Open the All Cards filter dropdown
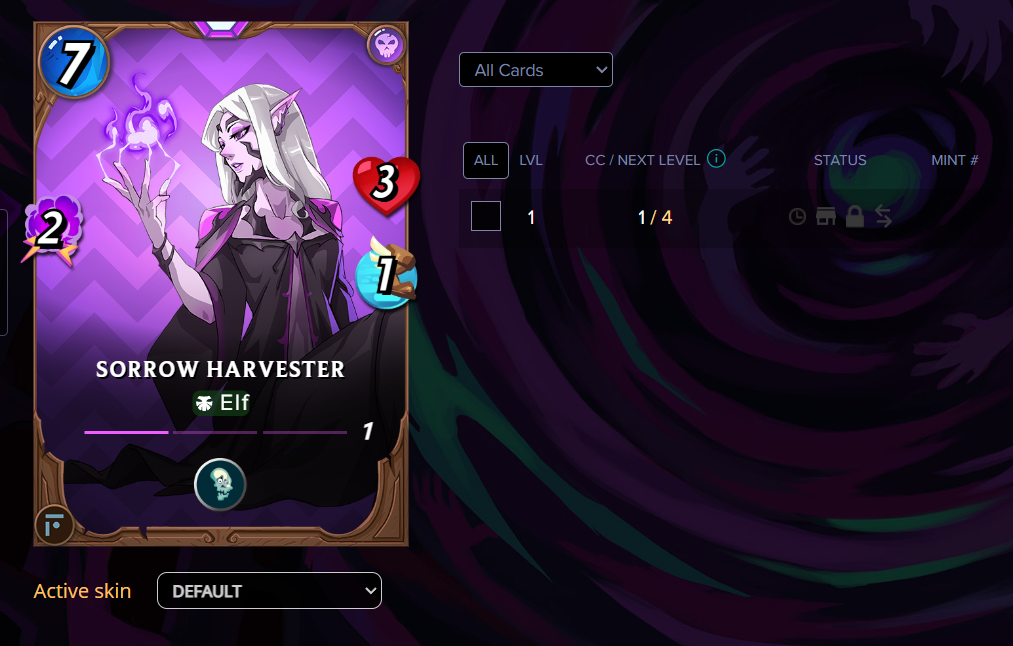The image size is (1013, 646). click(x=535, y=70)
